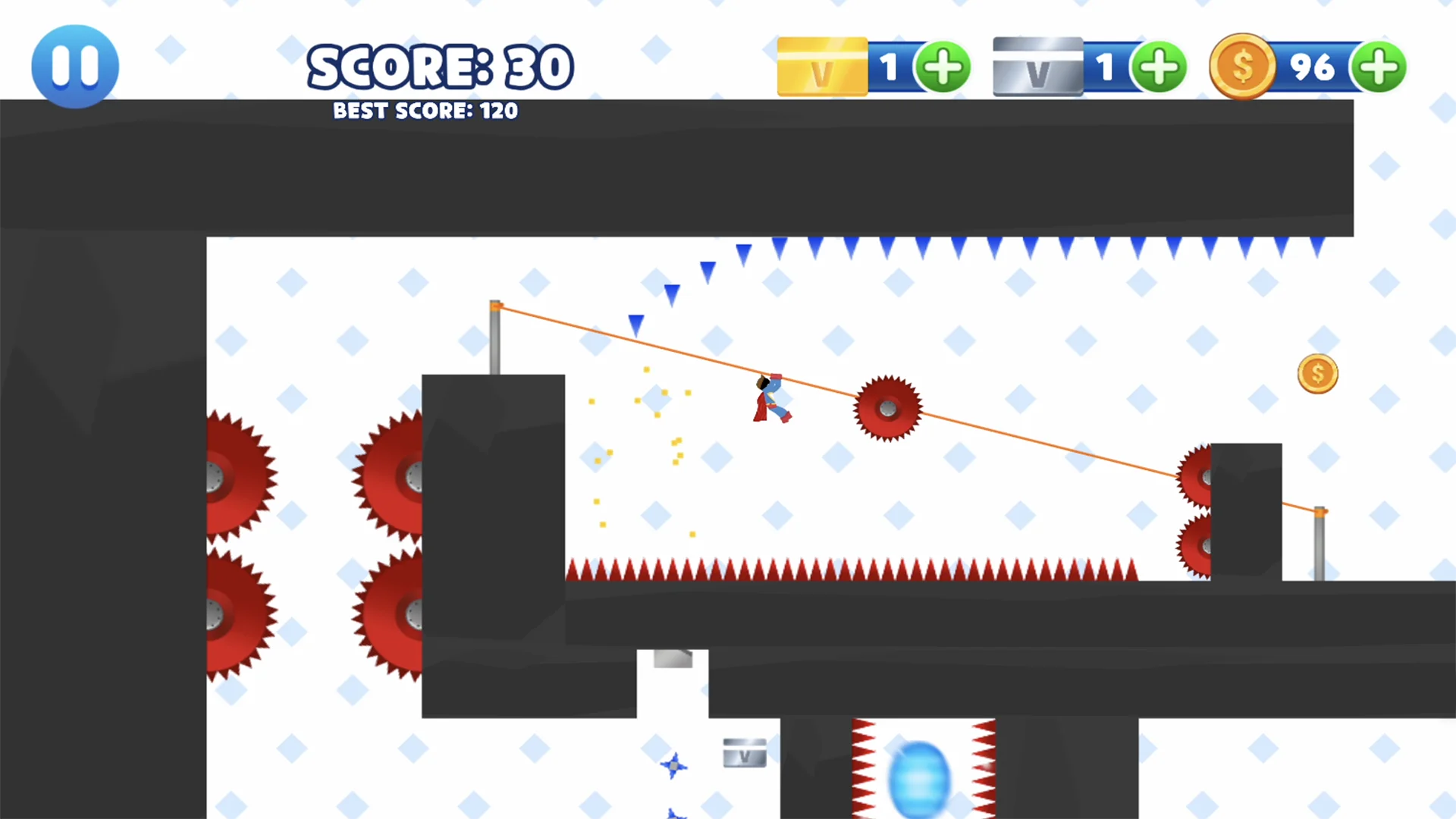Click the gold V chest icon

pyautogui.click(x=821, y=67)
